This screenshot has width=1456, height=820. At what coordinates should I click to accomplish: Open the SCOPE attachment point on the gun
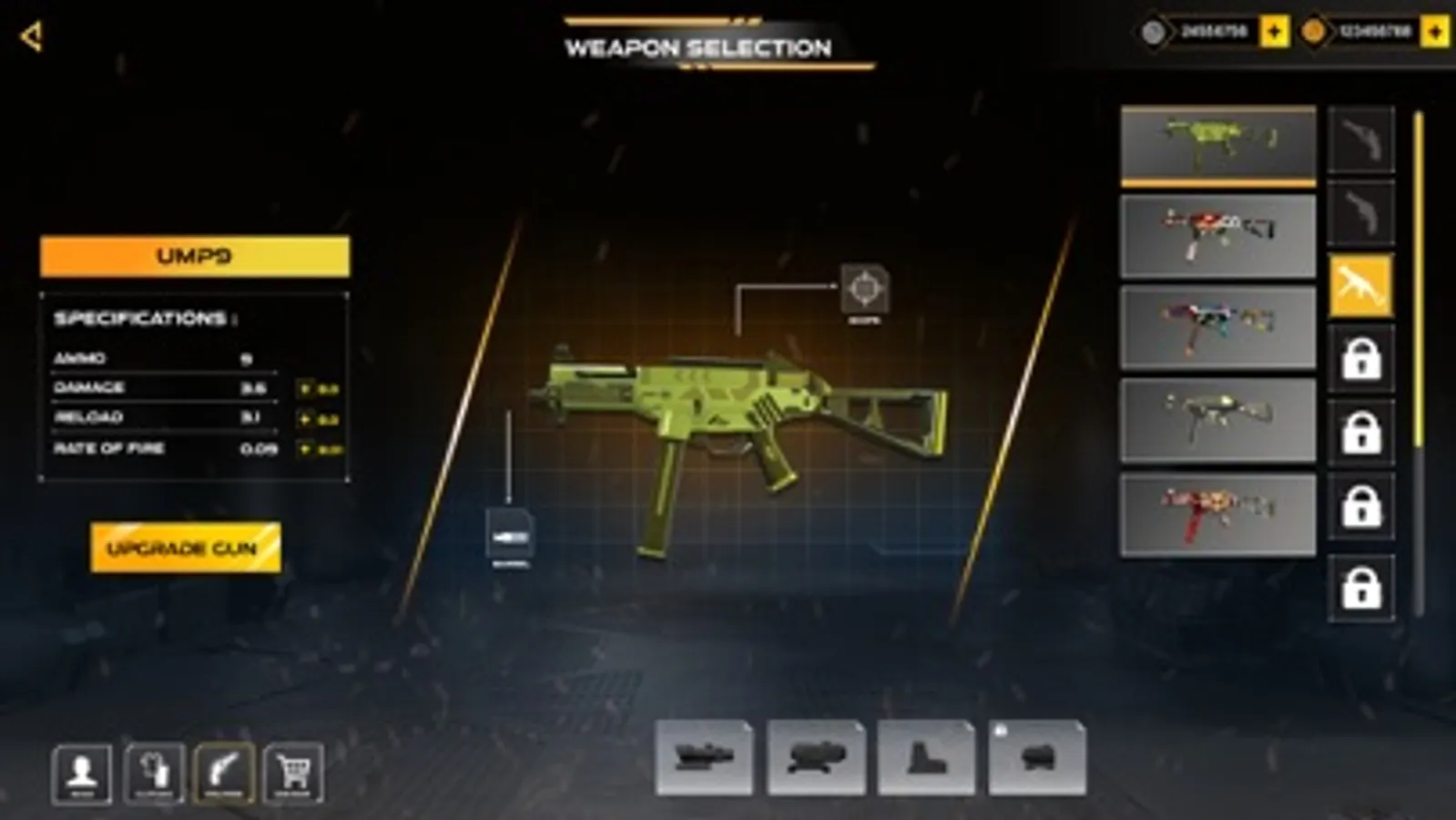pos(866,290)
